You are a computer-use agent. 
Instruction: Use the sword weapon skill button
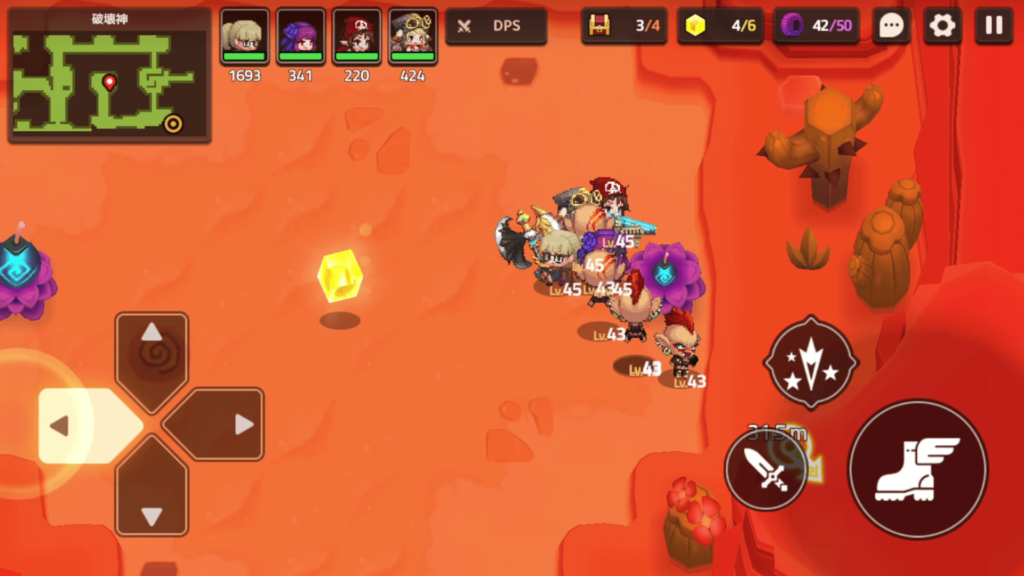(767, 470)
